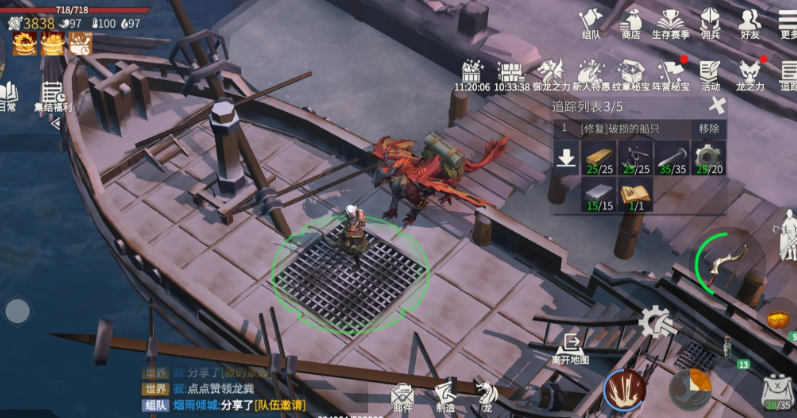Screen dimensions: 797x418
Task: Open the 龙之力 dragon power menu
Action: 750,74
